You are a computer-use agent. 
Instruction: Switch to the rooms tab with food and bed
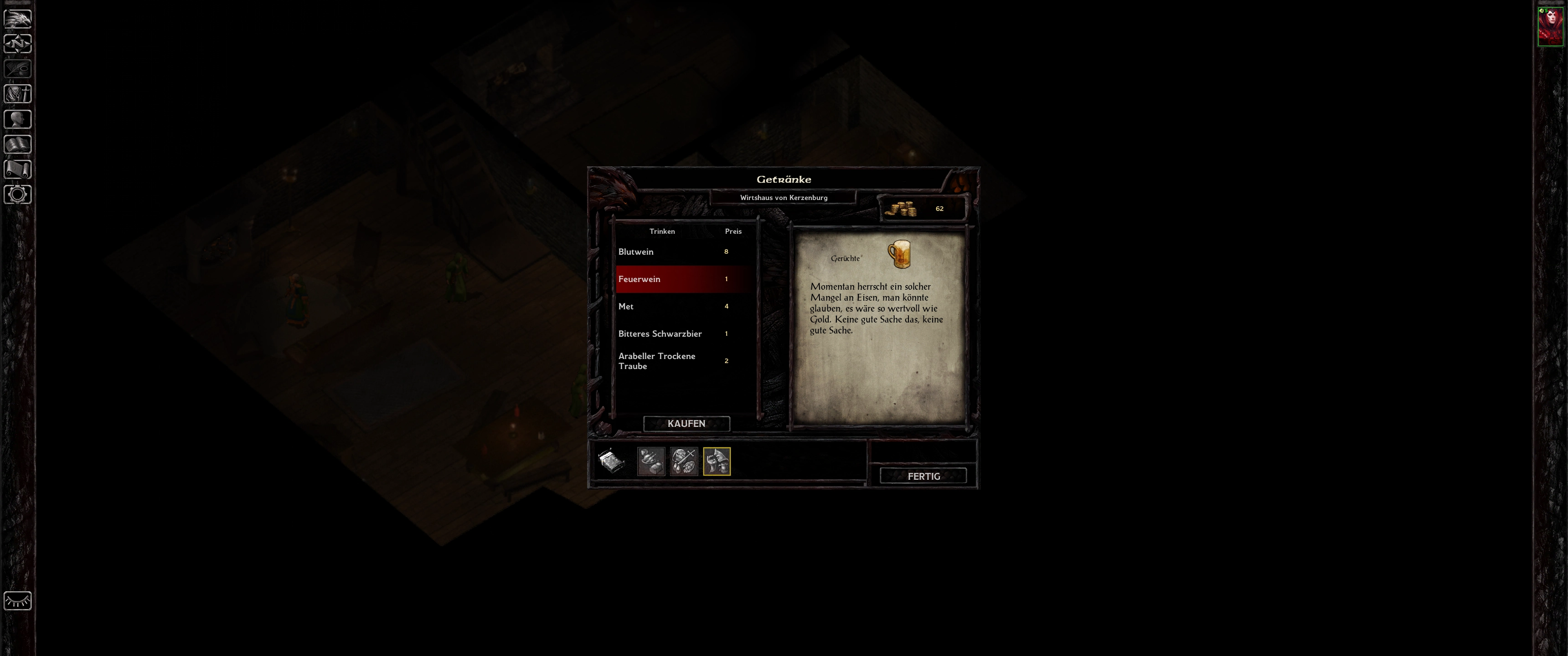tap(651, 461)
